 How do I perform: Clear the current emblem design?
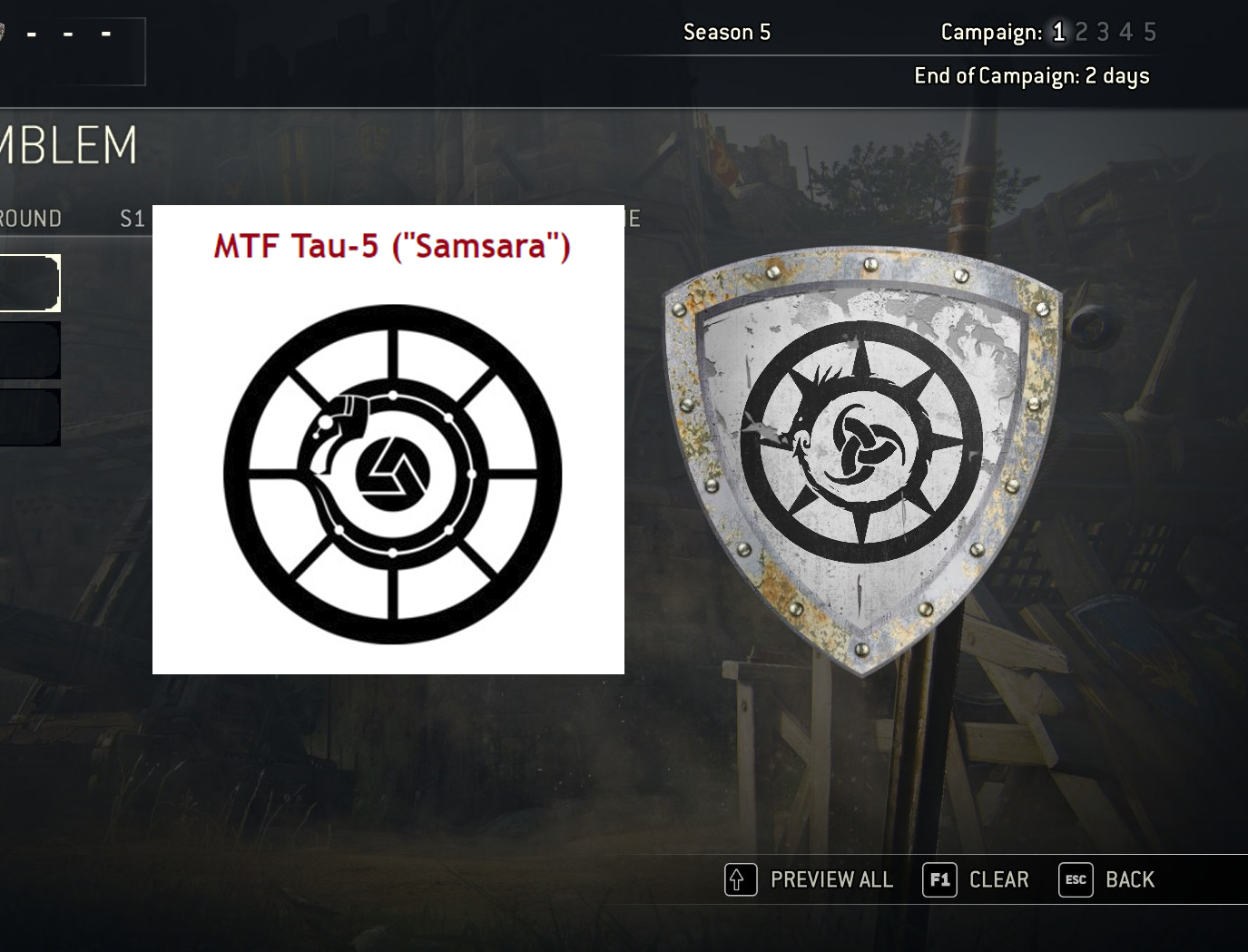(998, 879)
